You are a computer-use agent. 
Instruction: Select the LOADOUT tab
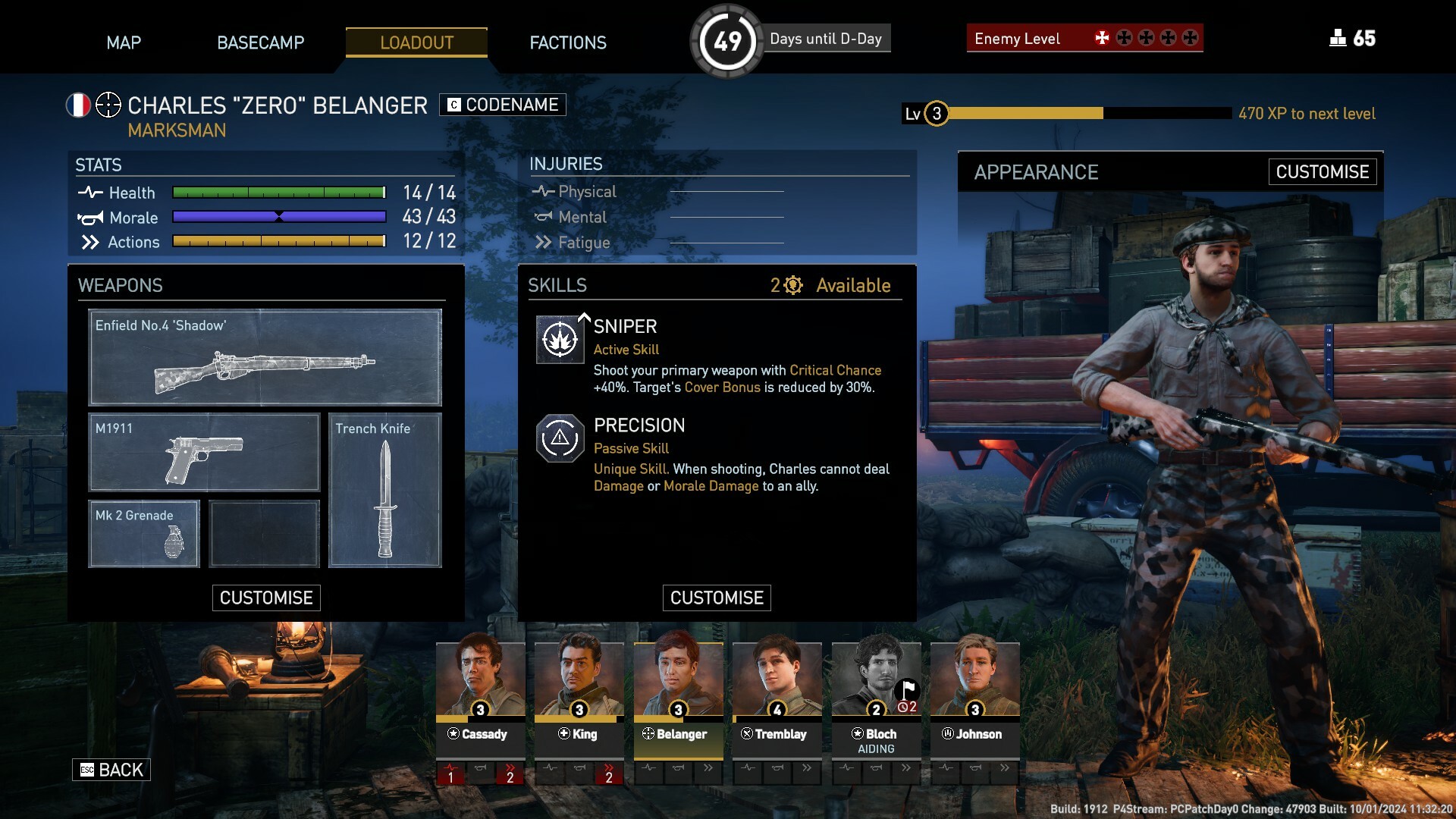(416, 42)
